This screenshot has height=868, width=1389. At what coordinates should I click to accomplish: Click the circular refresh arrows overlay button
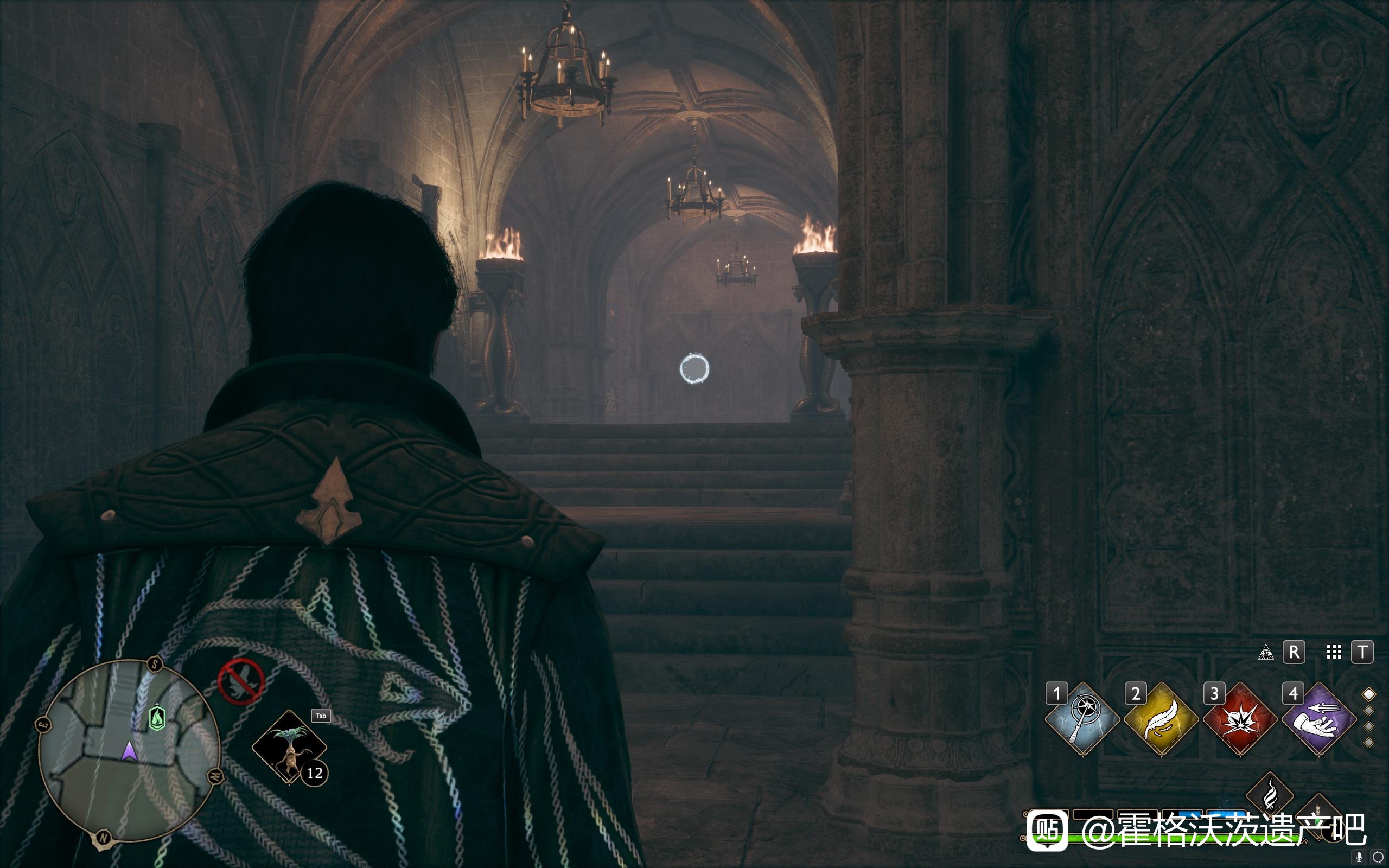(1378, 858)
